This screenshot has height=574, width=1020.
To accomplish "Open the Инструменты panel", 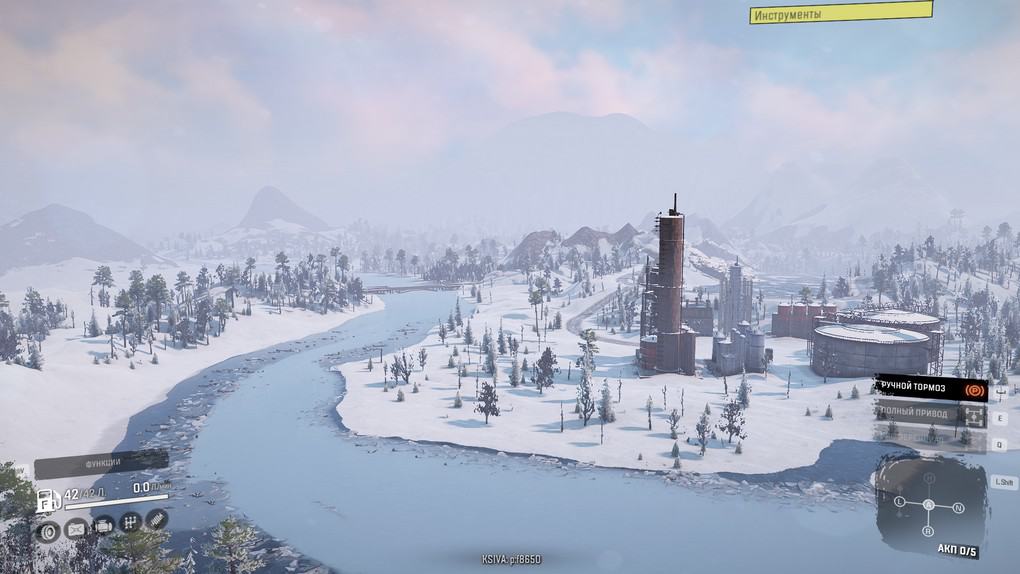I will (840, 13).
